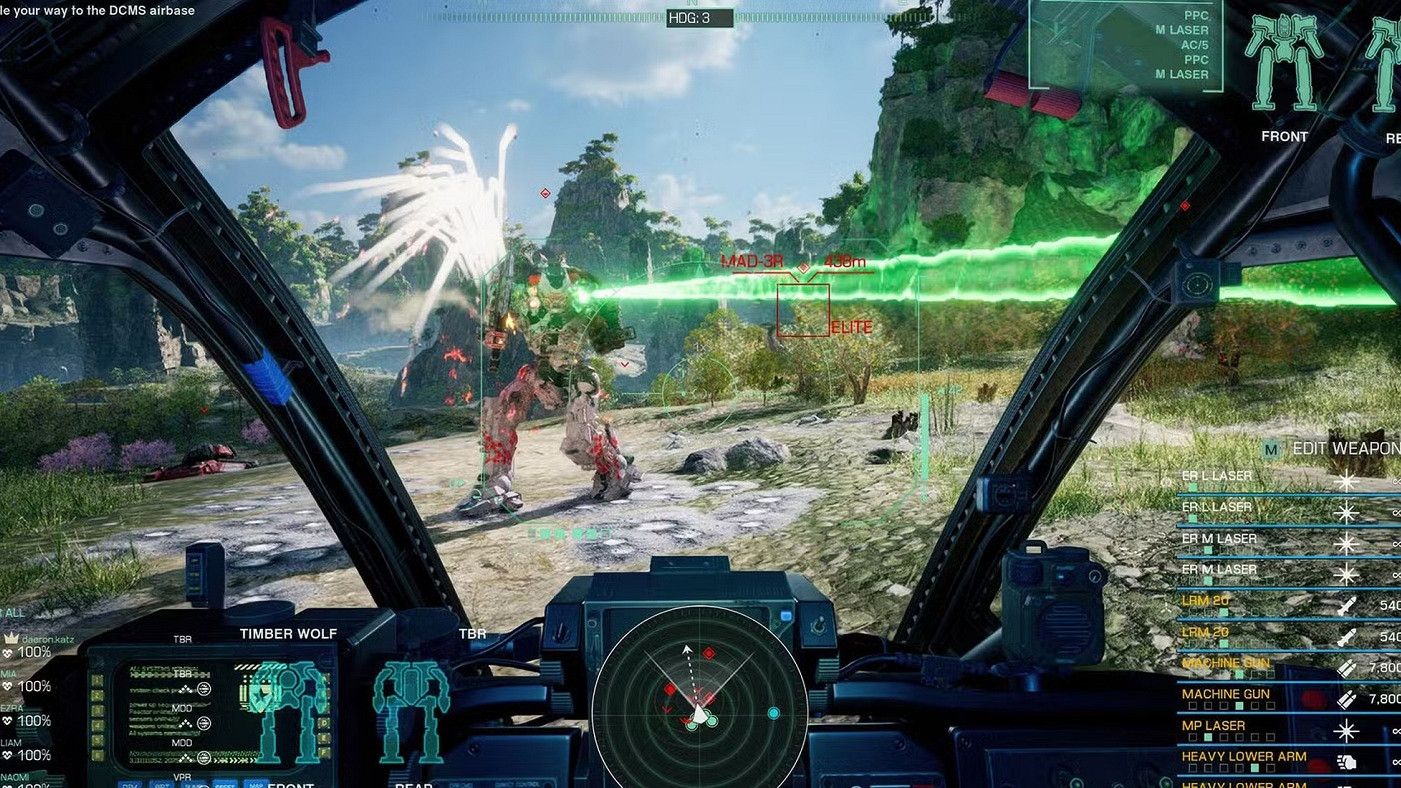The width and height of the screenshot is (1401, 788).
Task: Click the crown icon beside daeron.katz
Action: pyautogui.click(x=11, y=638)
